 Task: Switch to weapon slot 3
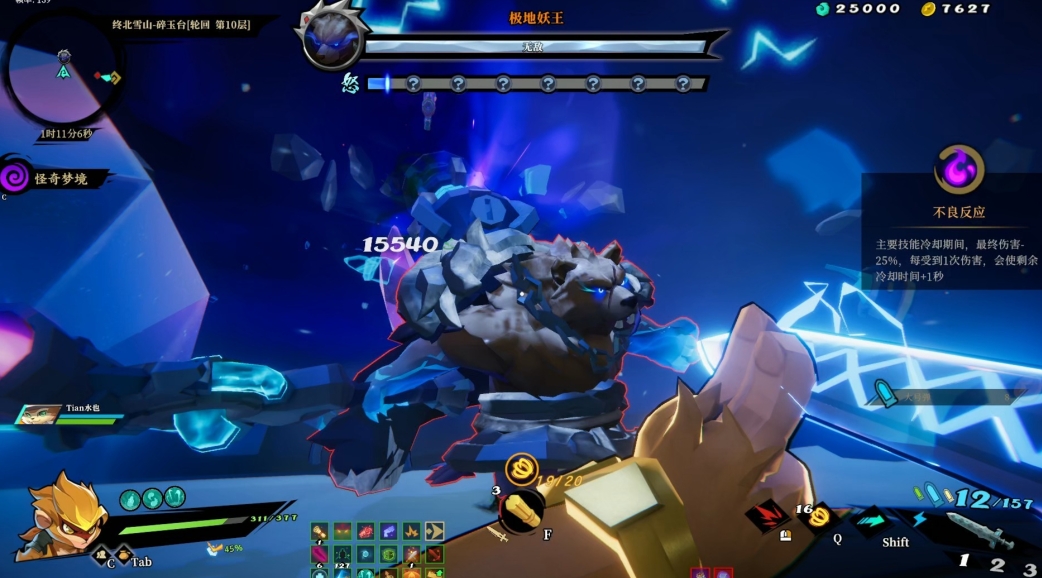coord(1029,568)
